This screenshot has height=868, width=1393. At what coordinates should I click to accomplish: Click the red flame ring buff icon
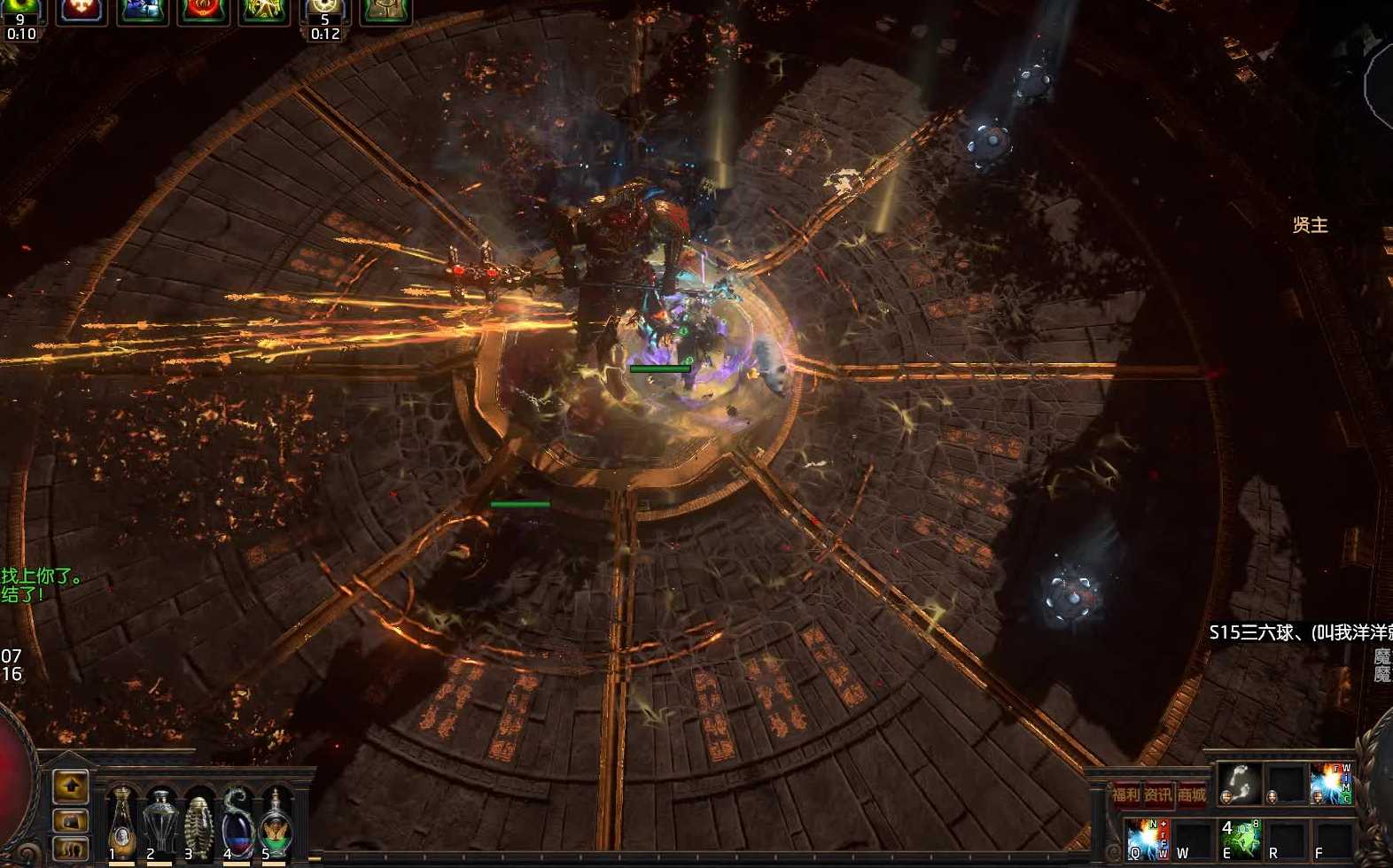(x=203, y=11)
